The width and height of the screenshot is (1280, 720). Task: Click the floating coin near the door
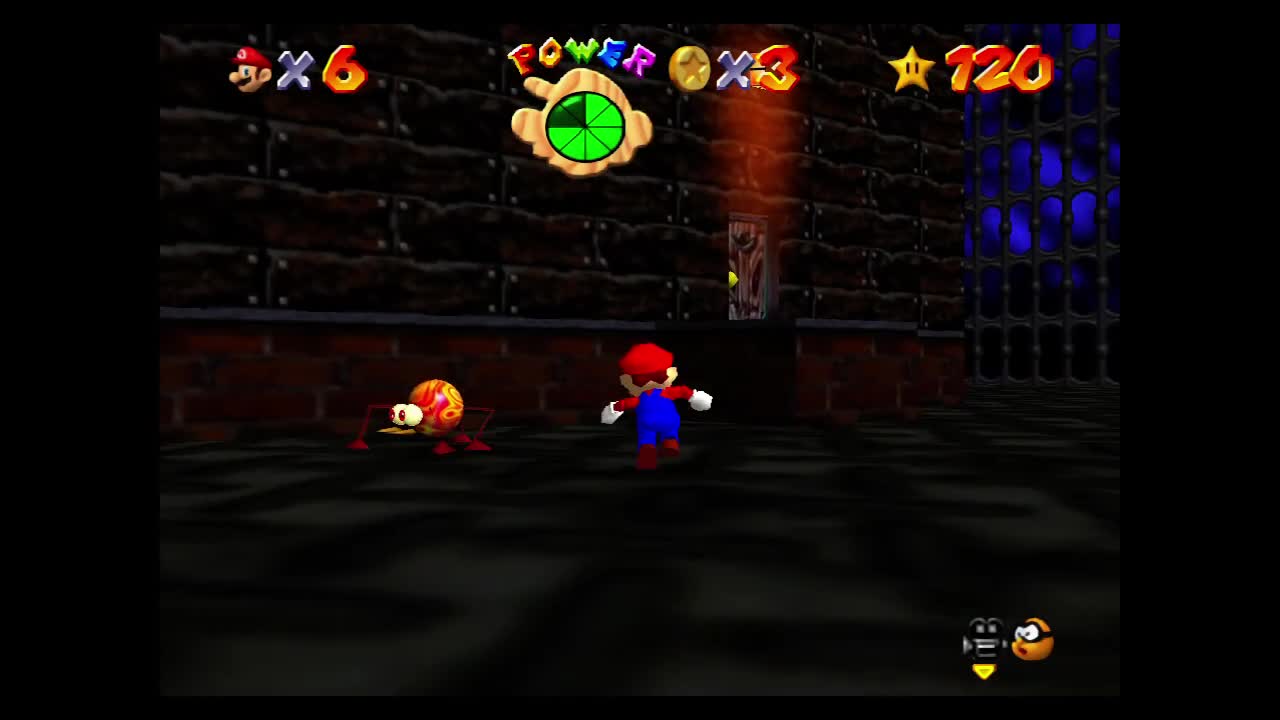(x=733, y=277)
